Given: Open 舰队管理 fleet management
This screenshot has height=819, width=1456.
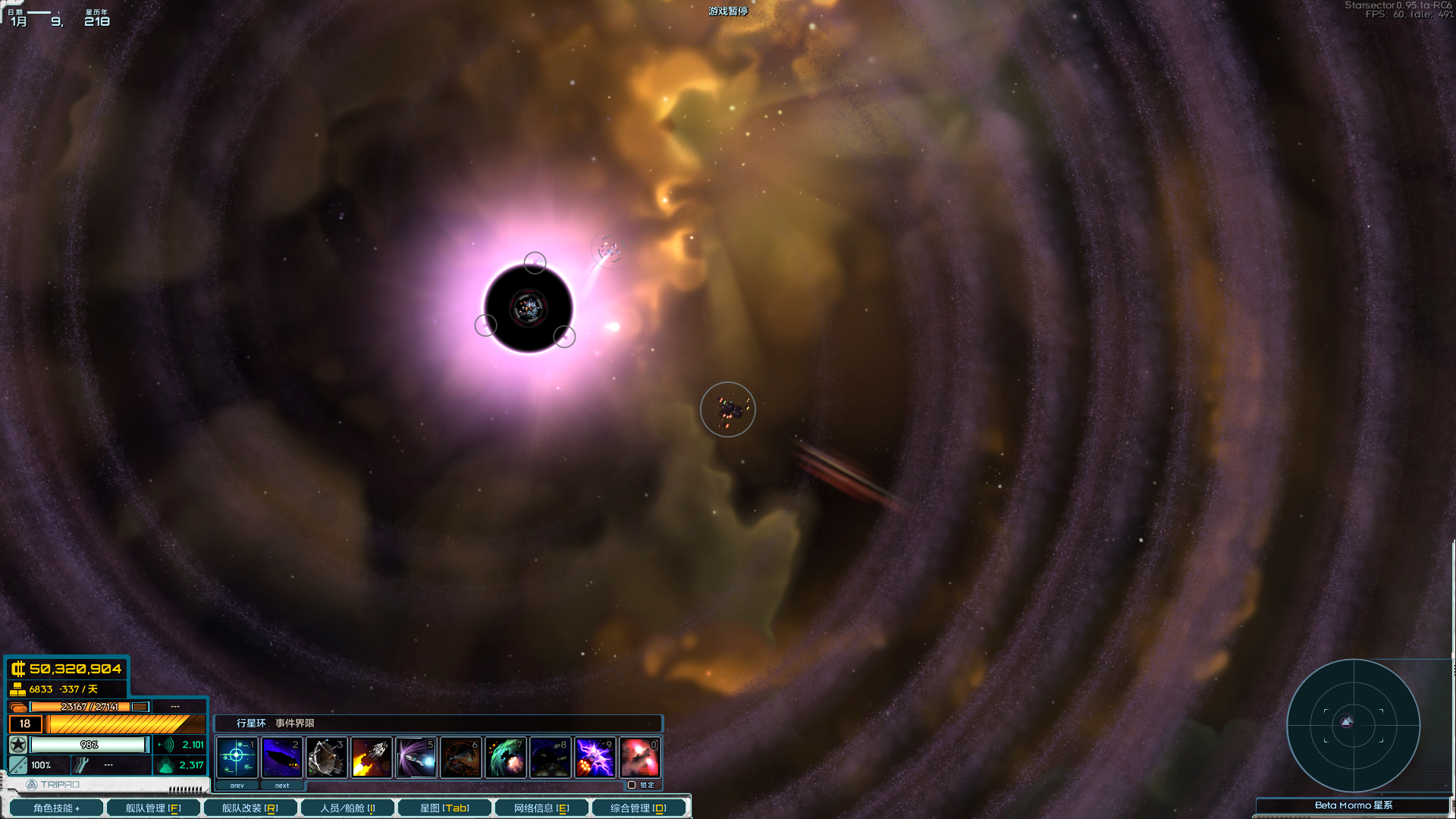Looking at the screenshot, I should 152,807.
